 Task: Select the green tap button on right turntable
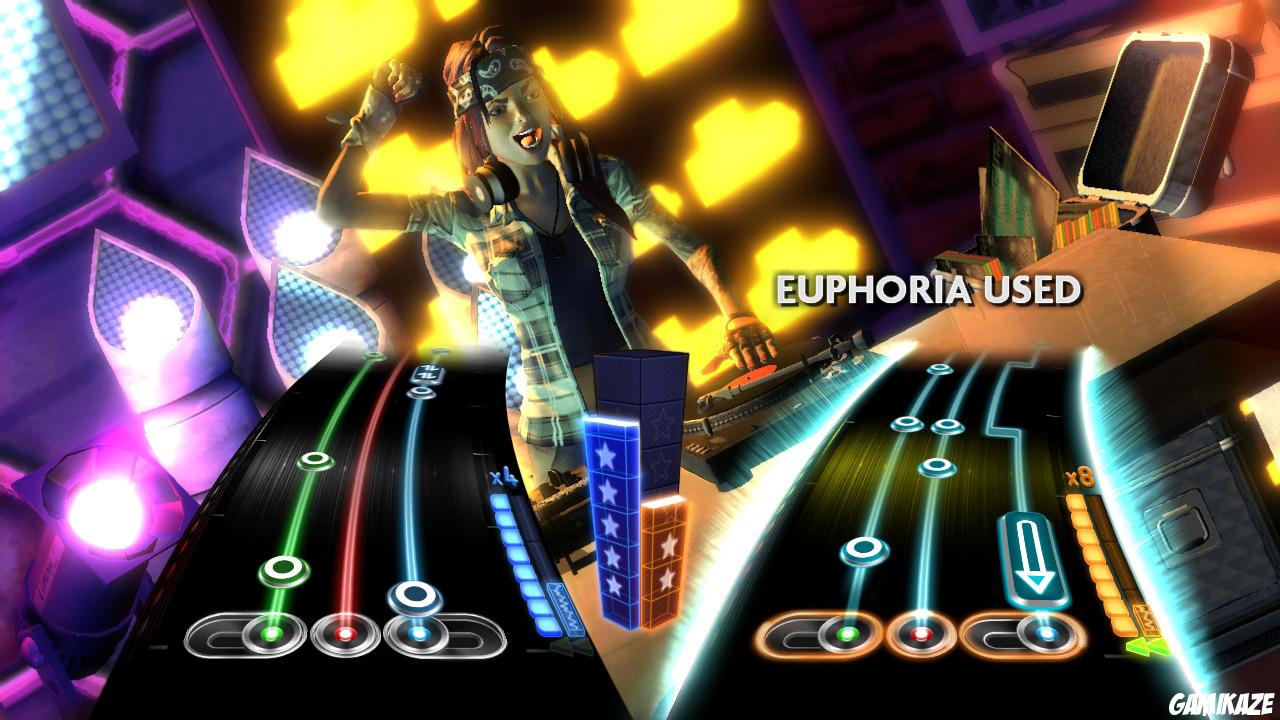coord(846,634)
